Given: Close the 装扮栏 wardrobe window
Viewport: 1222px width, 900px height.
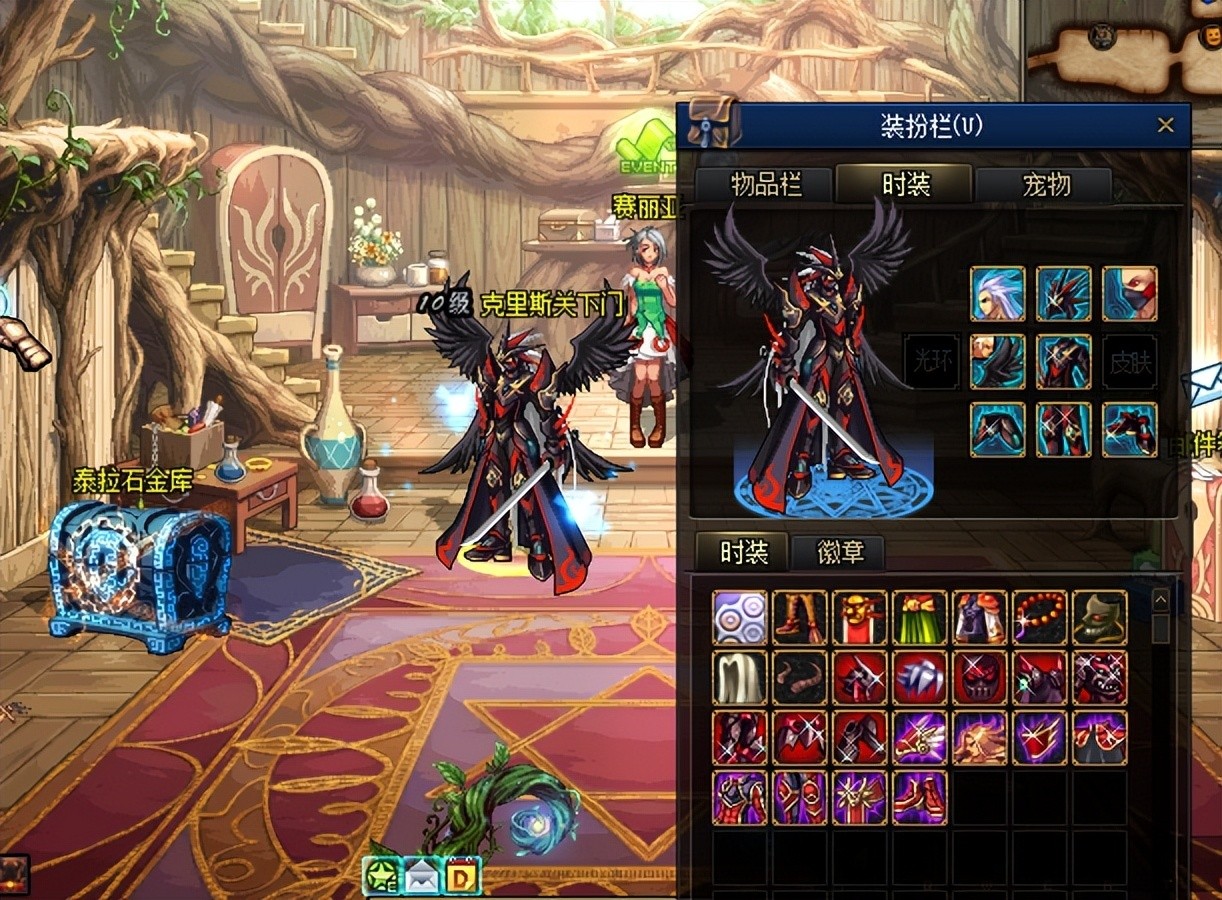Looking at the screenshot, I should click(x=1165, y=126).
